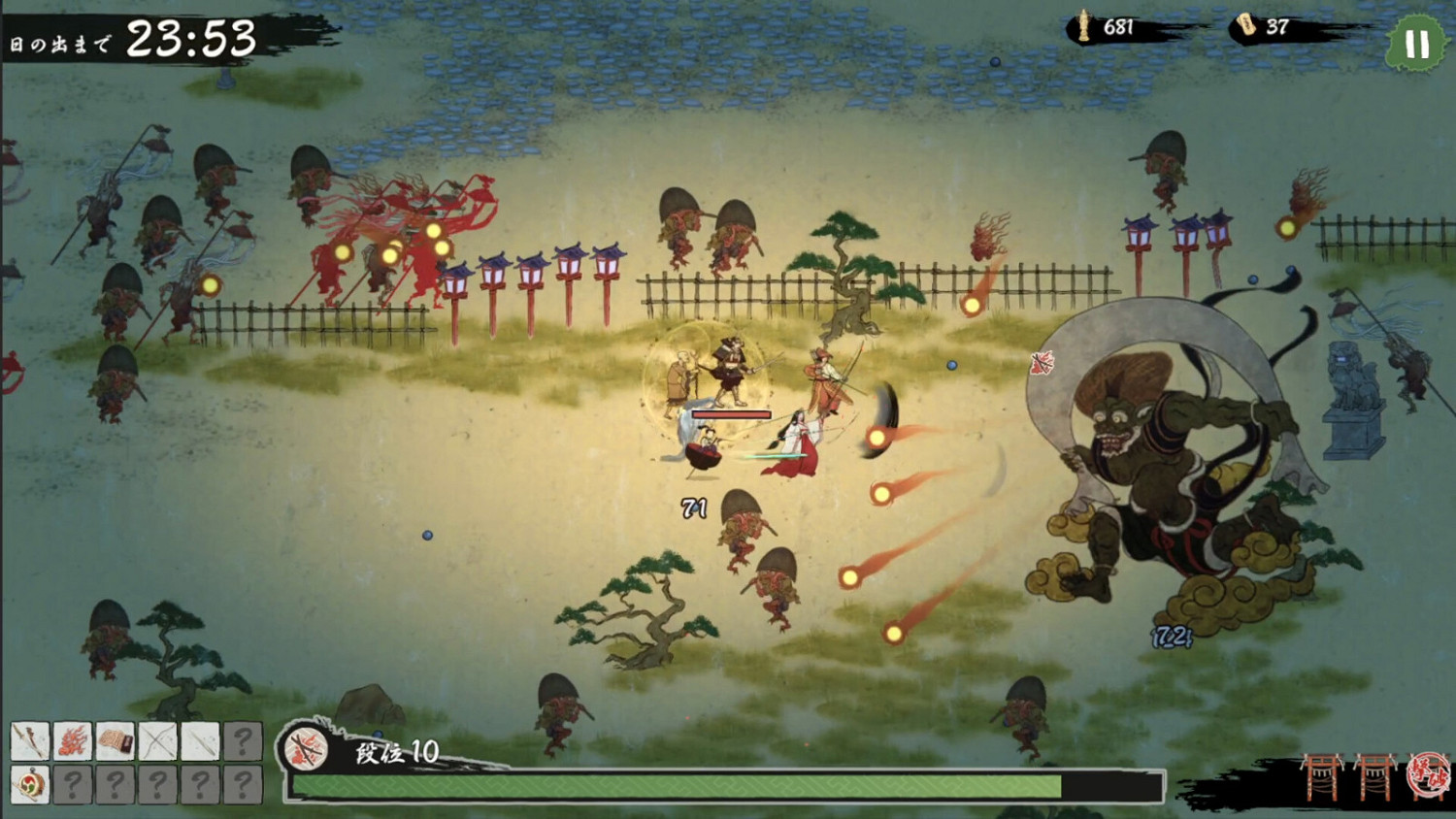Image resolution: width=1456 pixels, height=819 pixels.
Task: Pause the game with the green pause button
Action: (x=1417, y=43)
